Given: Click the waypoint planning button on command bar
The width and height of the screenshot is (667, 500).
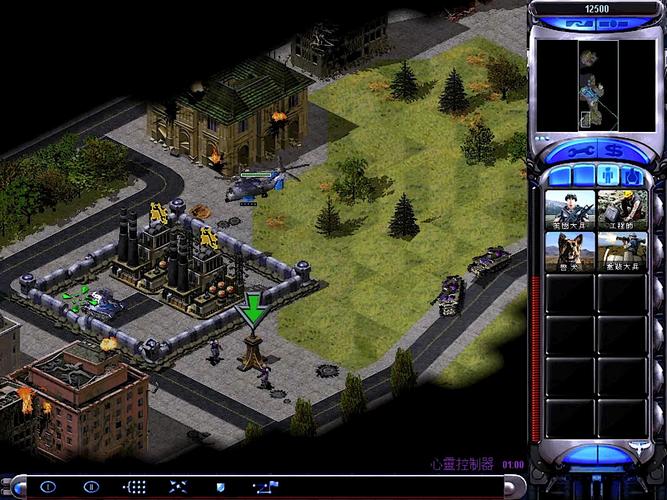Looking at the screenshot, I should click(264, 487).
